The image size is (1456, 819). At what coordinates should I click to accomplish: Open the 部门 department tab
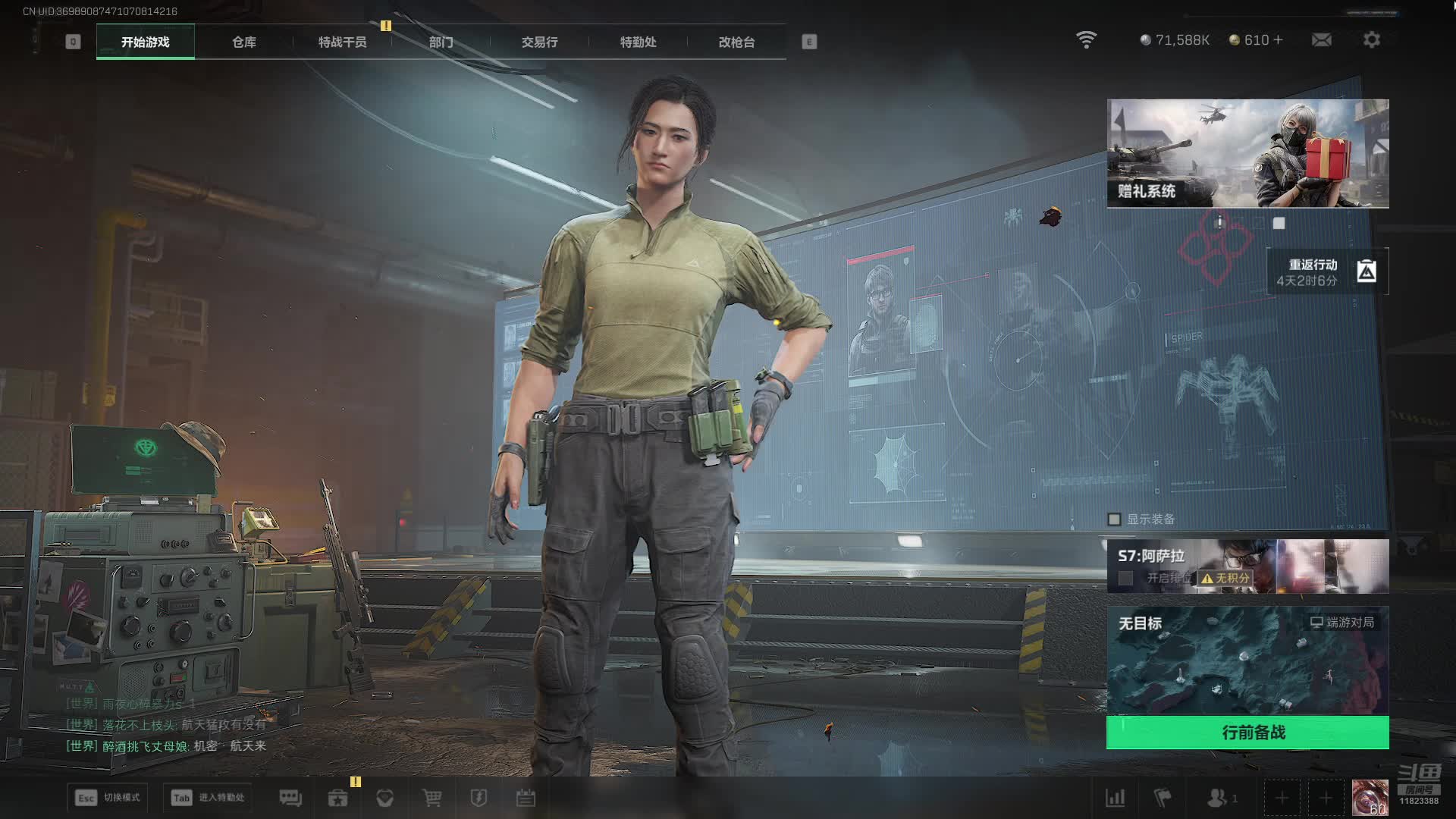441,42
